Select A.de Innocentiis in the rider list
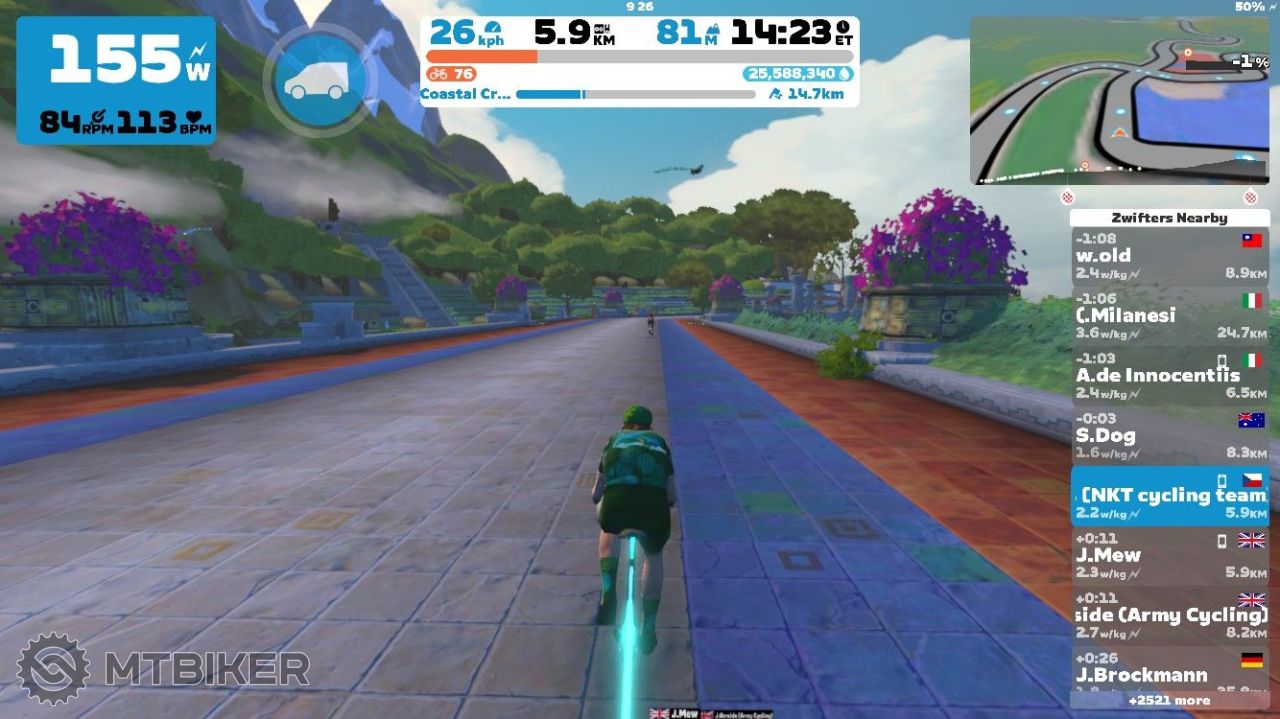Image resolution: width=1280 pixels, height=719 pixels. [1169, 377]
